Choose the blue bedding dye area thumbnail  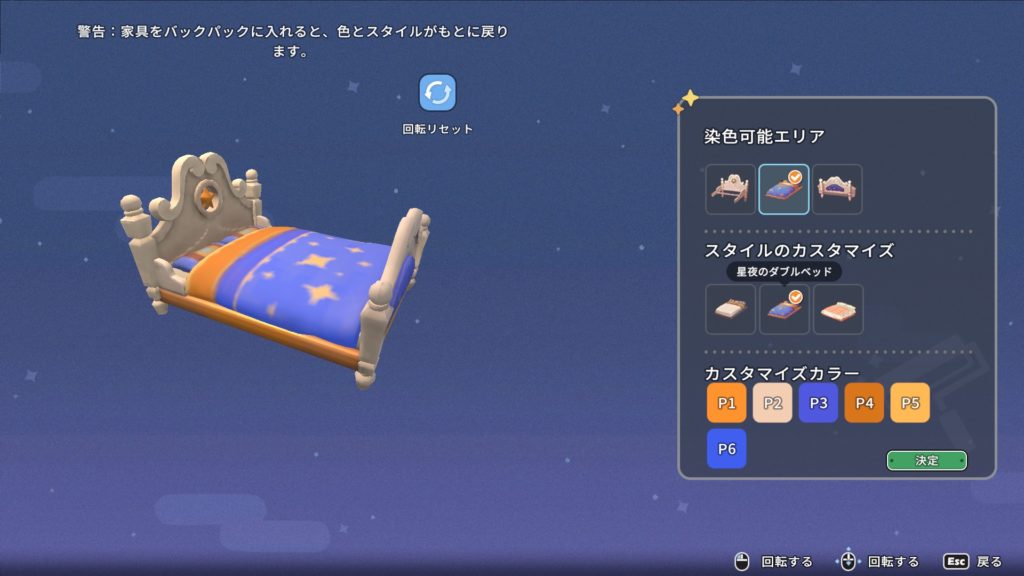[784, 189]
